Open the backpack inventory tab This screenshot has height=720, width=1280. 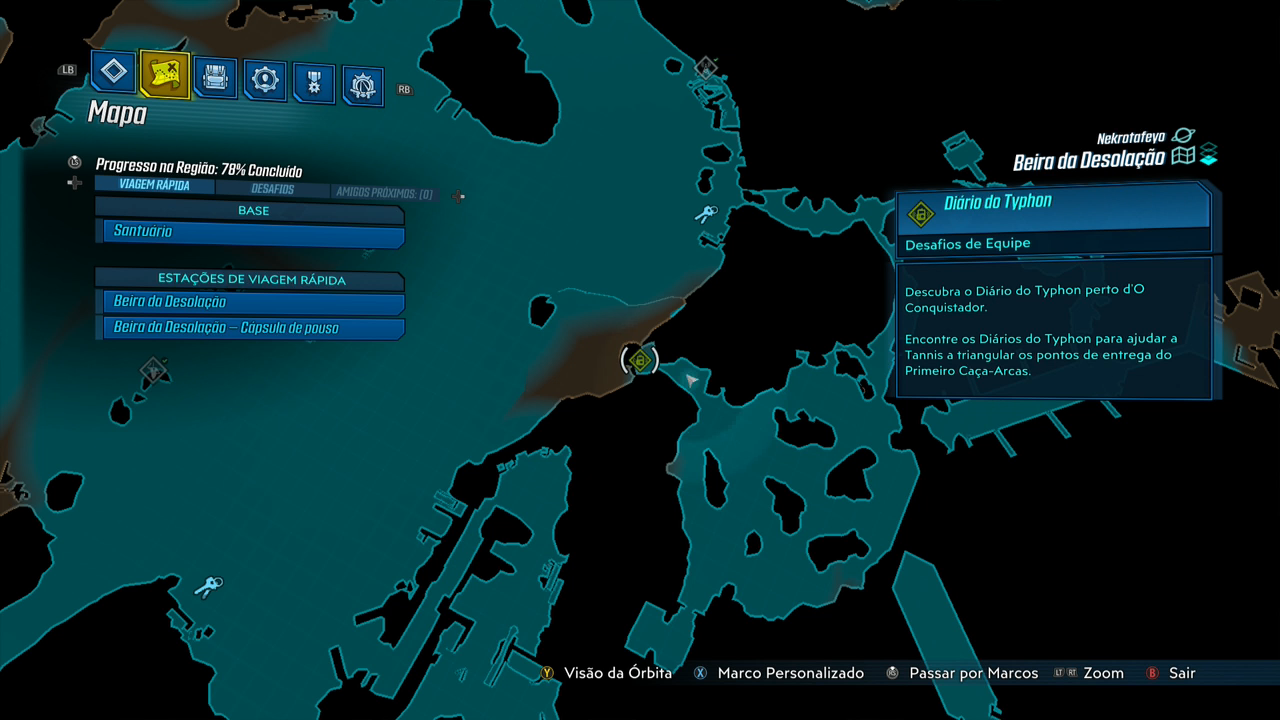tap(215, 77)
